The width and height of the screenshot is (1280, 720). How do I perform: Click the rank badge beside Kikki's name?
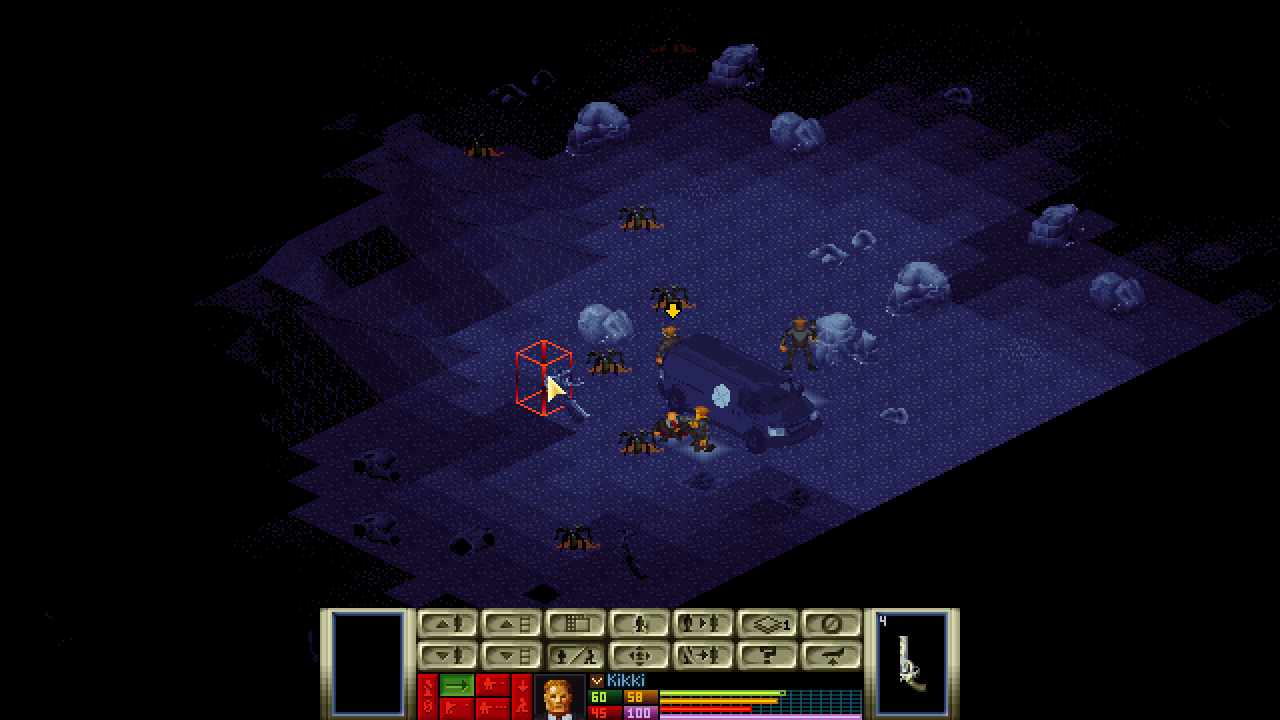click(x=597, y=681)
